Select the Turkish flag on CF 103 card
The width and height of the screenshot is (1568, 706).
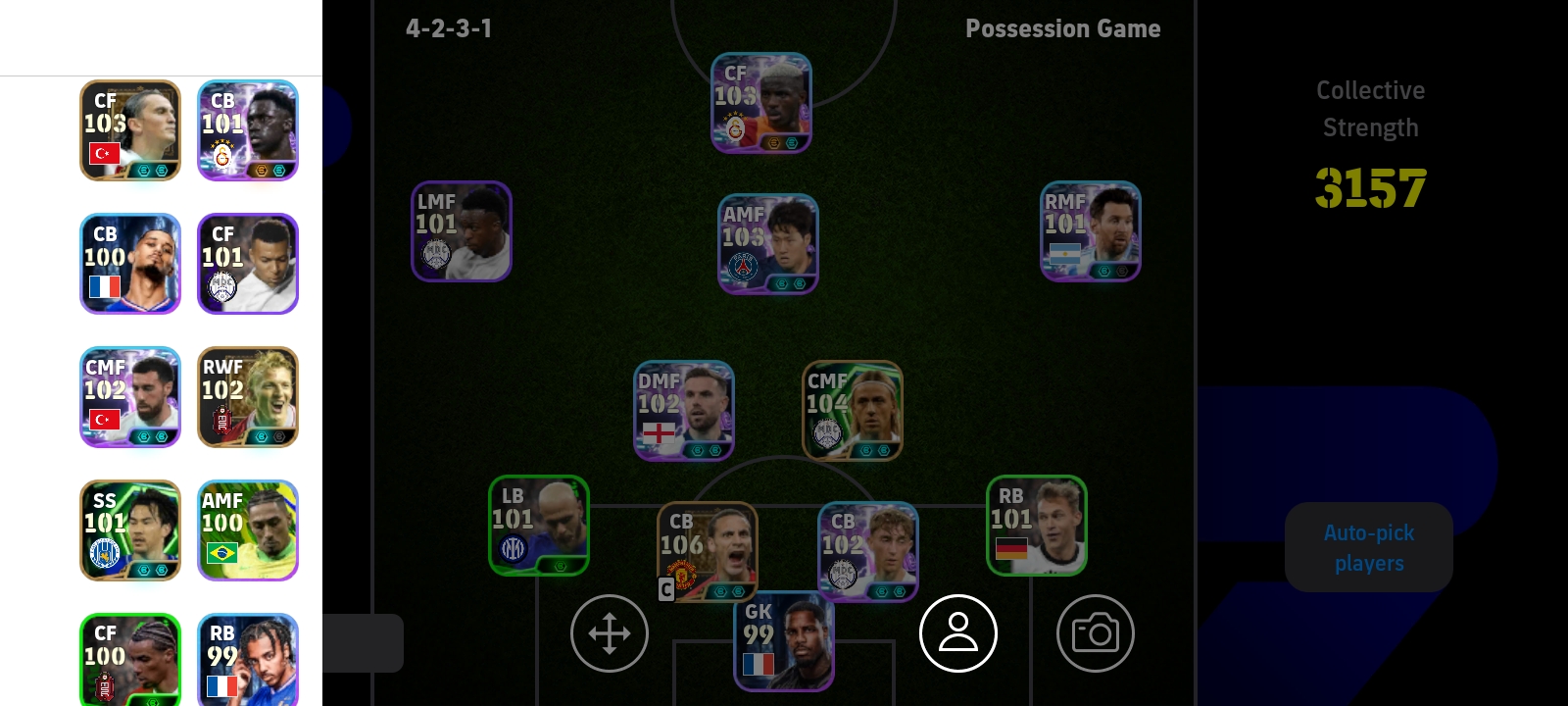pyautogui.click(x=104, y=152)
